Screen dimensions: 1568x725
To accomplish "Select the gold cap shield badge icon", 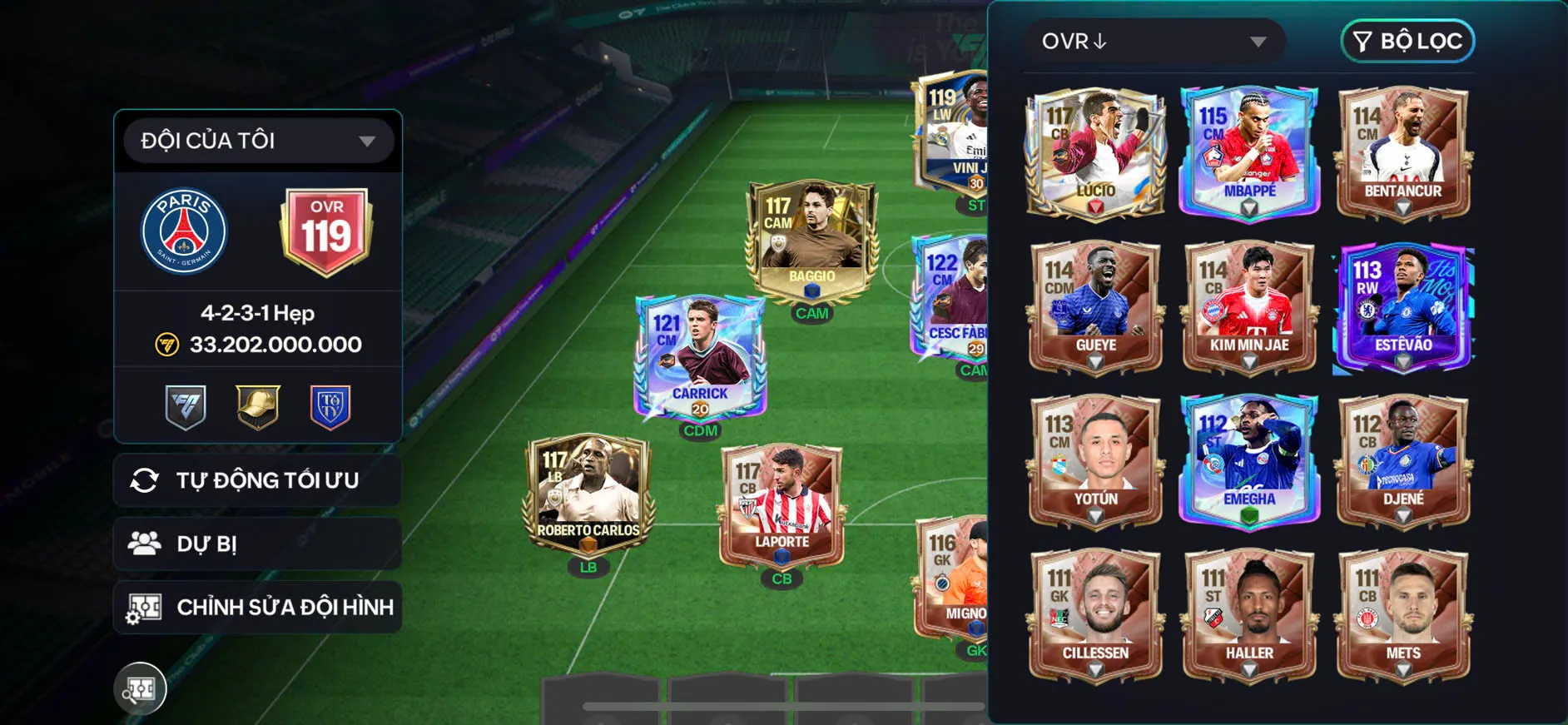I will 256,405.
